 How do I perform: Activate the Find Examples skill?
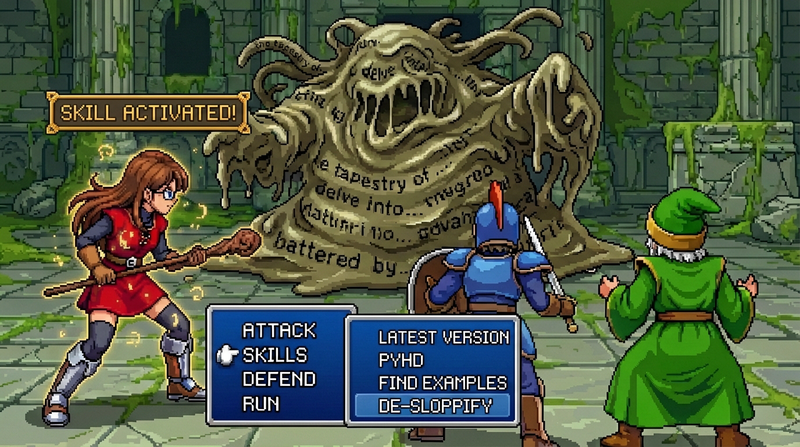tap(442, 383)
